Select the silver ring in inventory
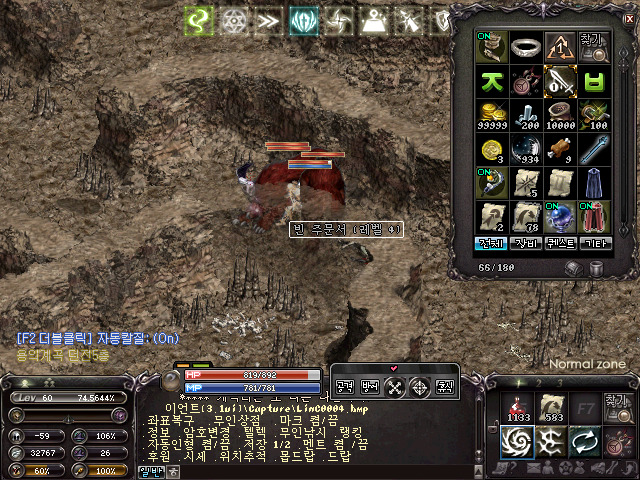640x480 pixels. tap(526, 46)
